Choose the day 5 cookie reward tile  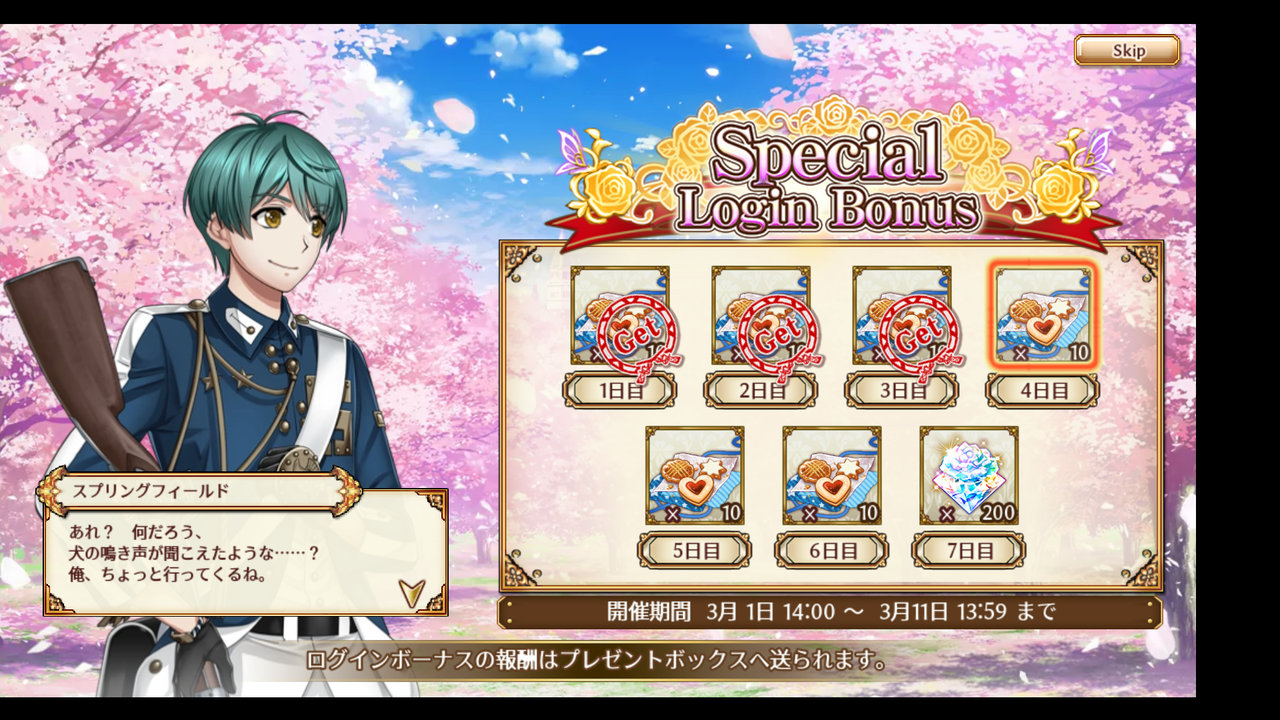(x=695, y=475)
